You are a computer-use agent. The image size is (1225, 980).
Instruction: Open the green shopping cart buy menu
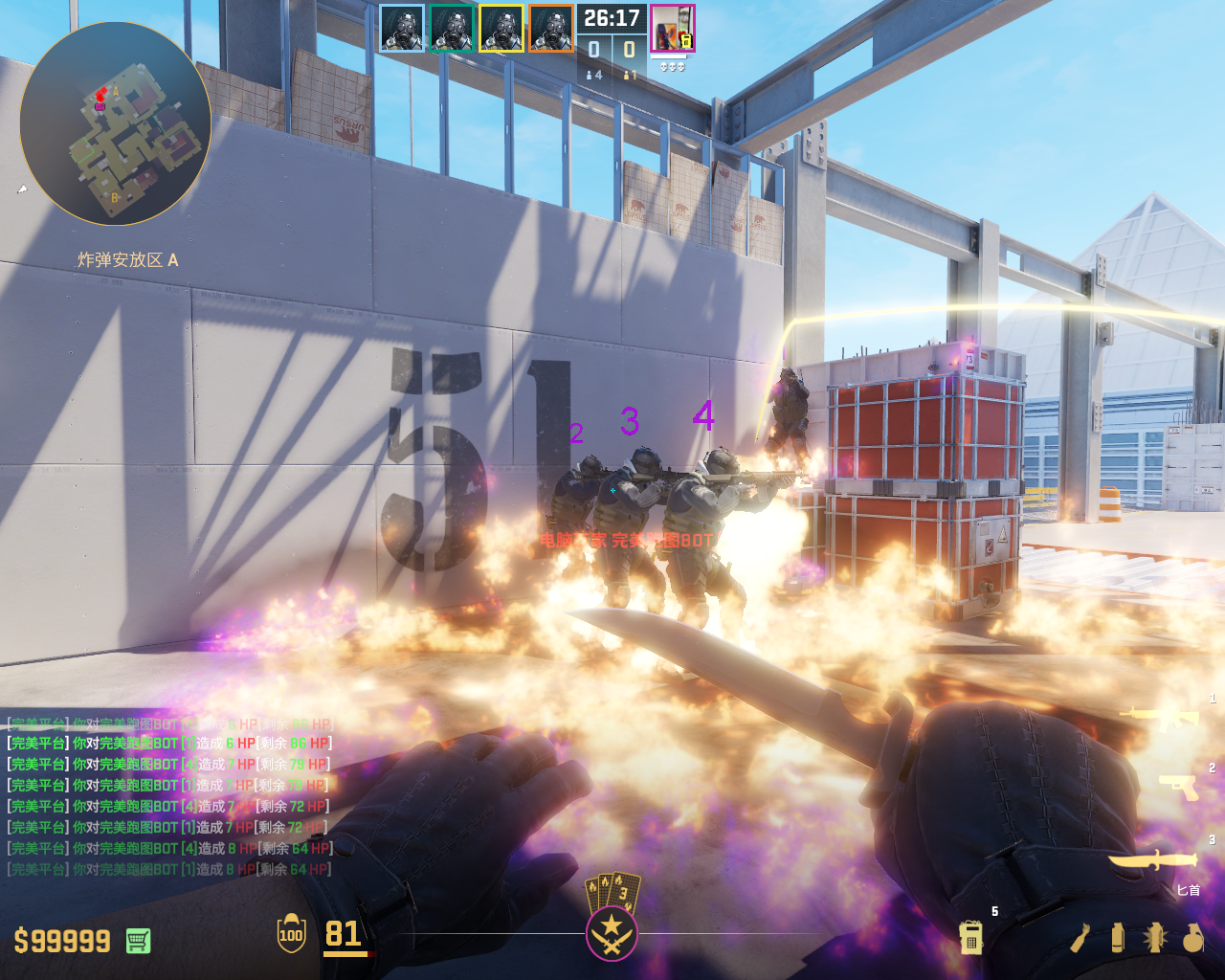click(138, 941)
